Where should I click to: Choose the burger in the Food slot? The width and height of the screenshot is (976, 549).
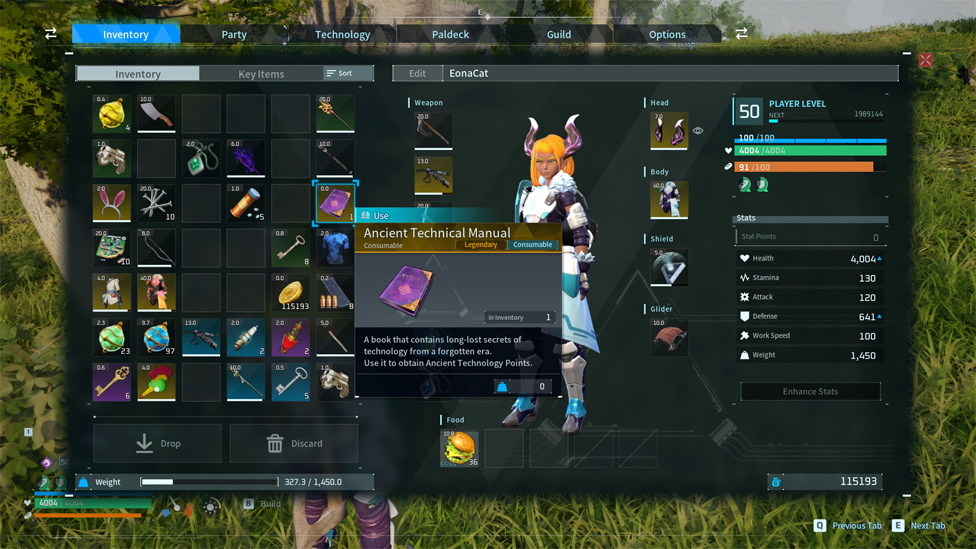pos(460,449)
